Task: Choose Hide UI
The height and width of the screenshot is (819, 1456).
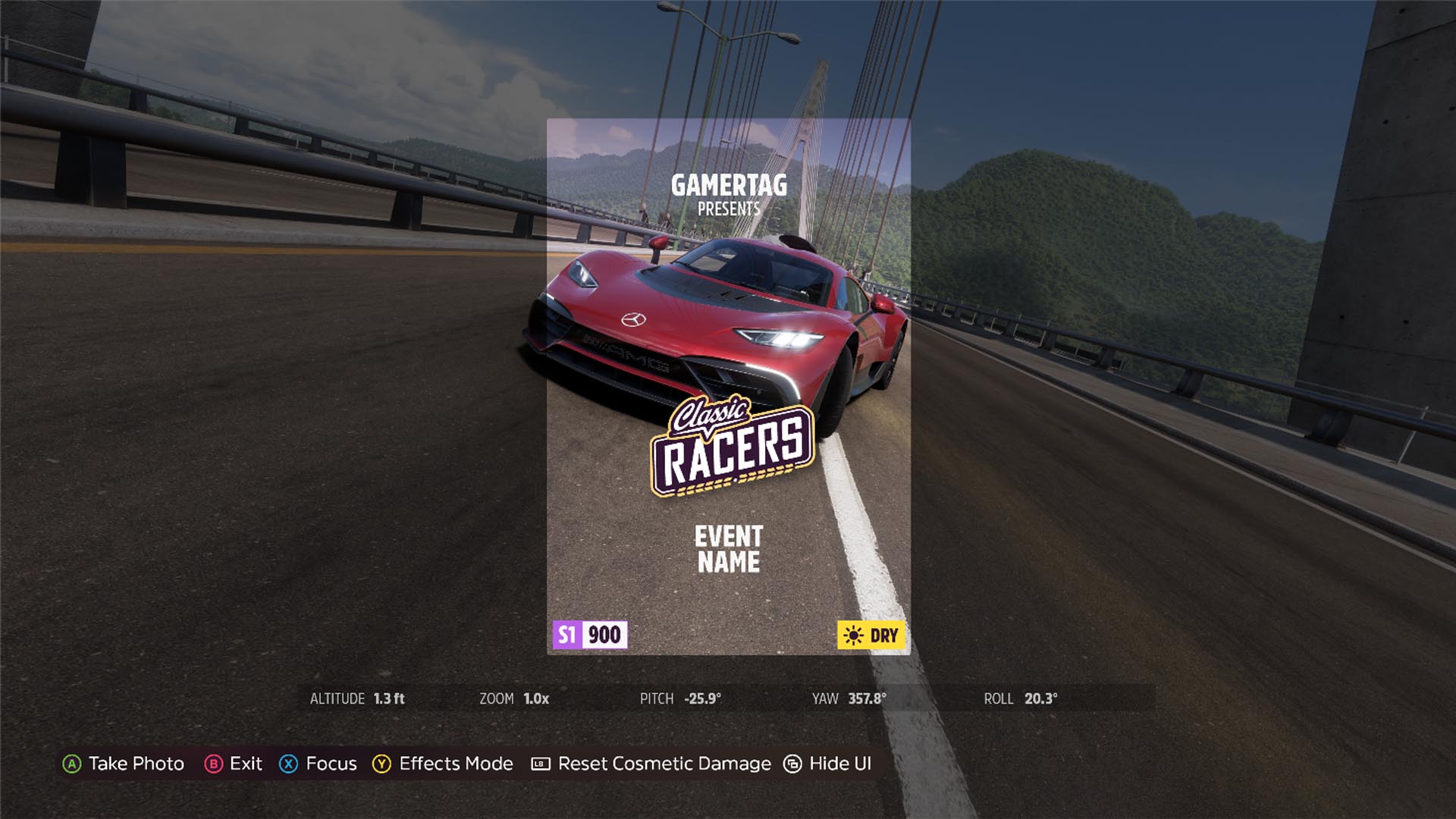Action: (x=827, y=764)
